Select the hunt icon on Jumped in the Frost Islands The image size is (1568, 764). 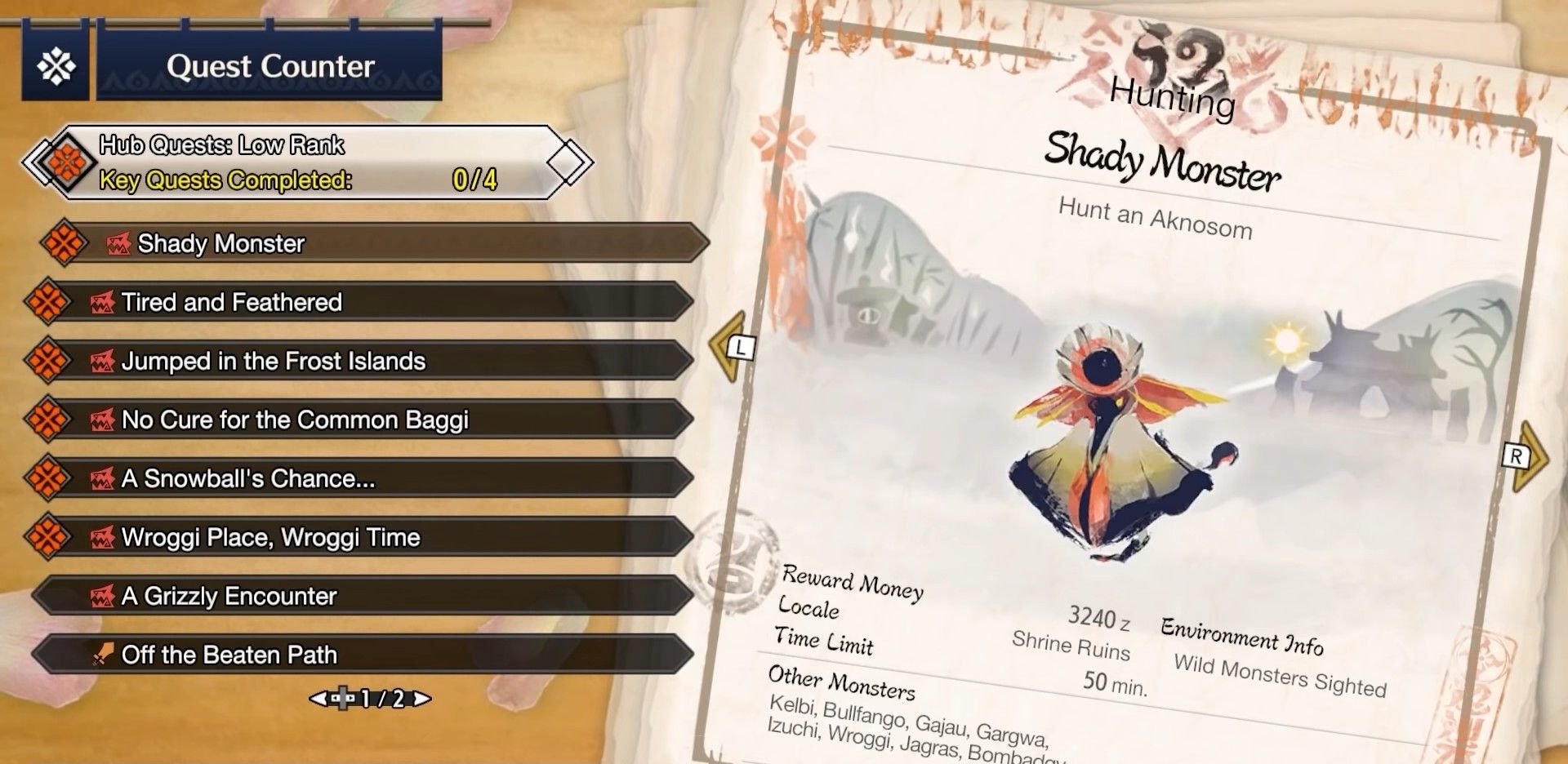point(102,361)
